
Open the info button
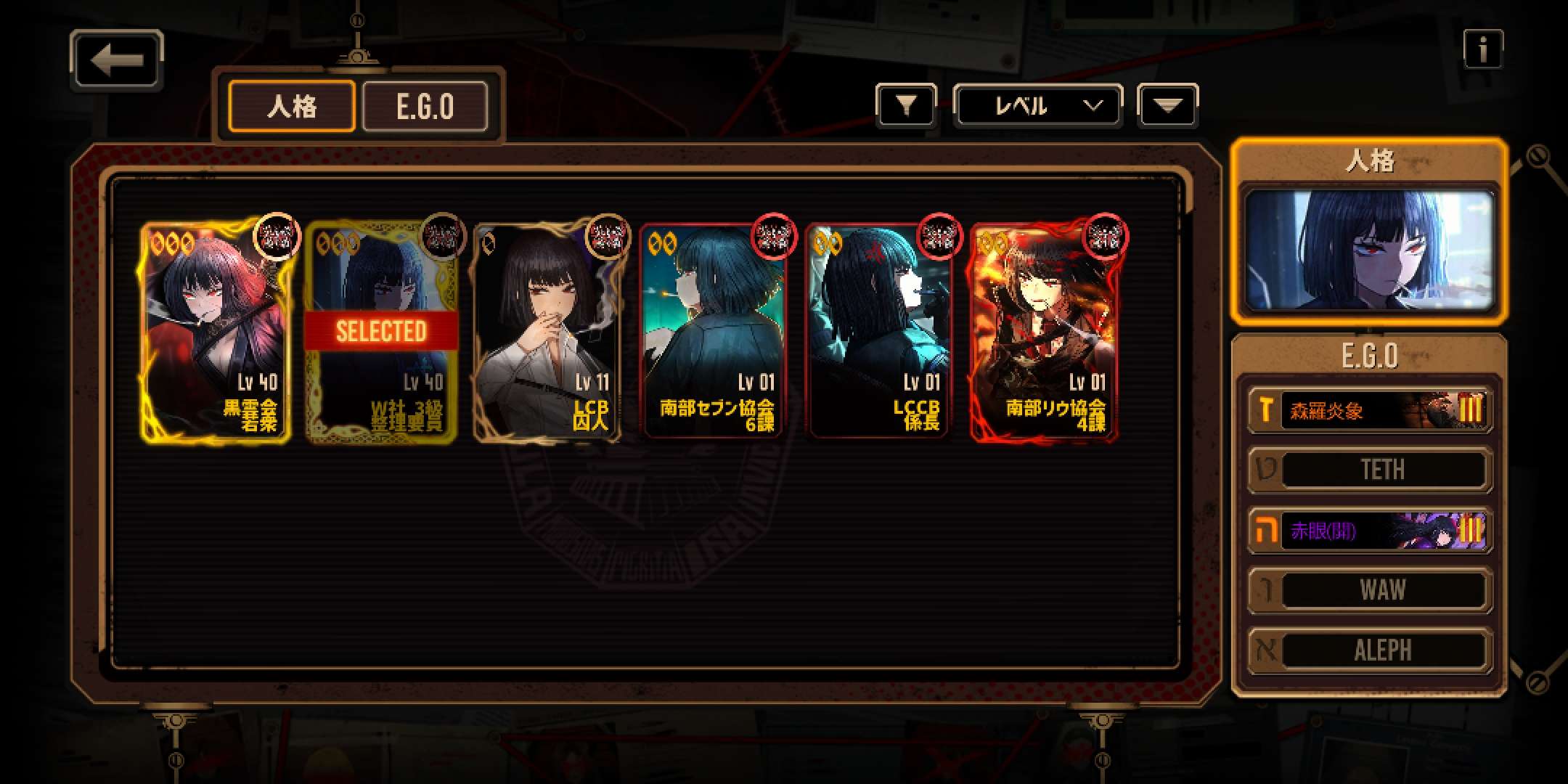pos(1482,50)
